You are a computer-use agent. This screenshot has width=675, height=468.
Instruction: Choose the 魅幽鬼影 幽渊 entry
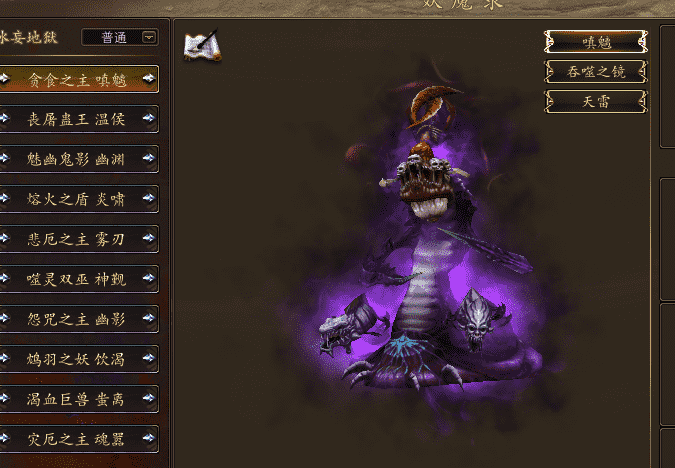tap(78, 159)
